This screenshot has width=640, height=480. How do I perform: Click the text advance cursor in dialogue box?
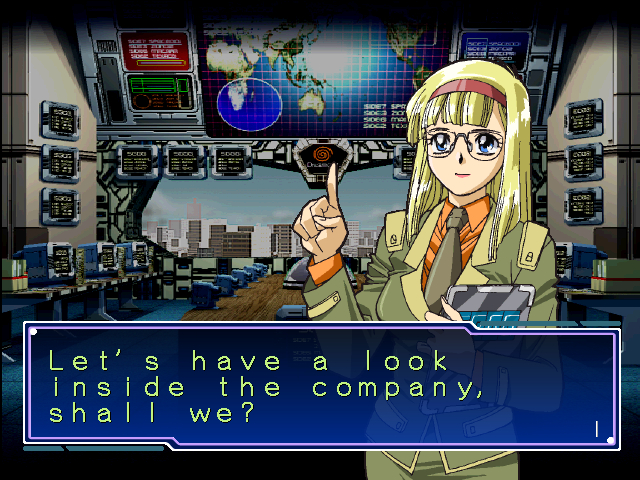[x=597, y=429]
